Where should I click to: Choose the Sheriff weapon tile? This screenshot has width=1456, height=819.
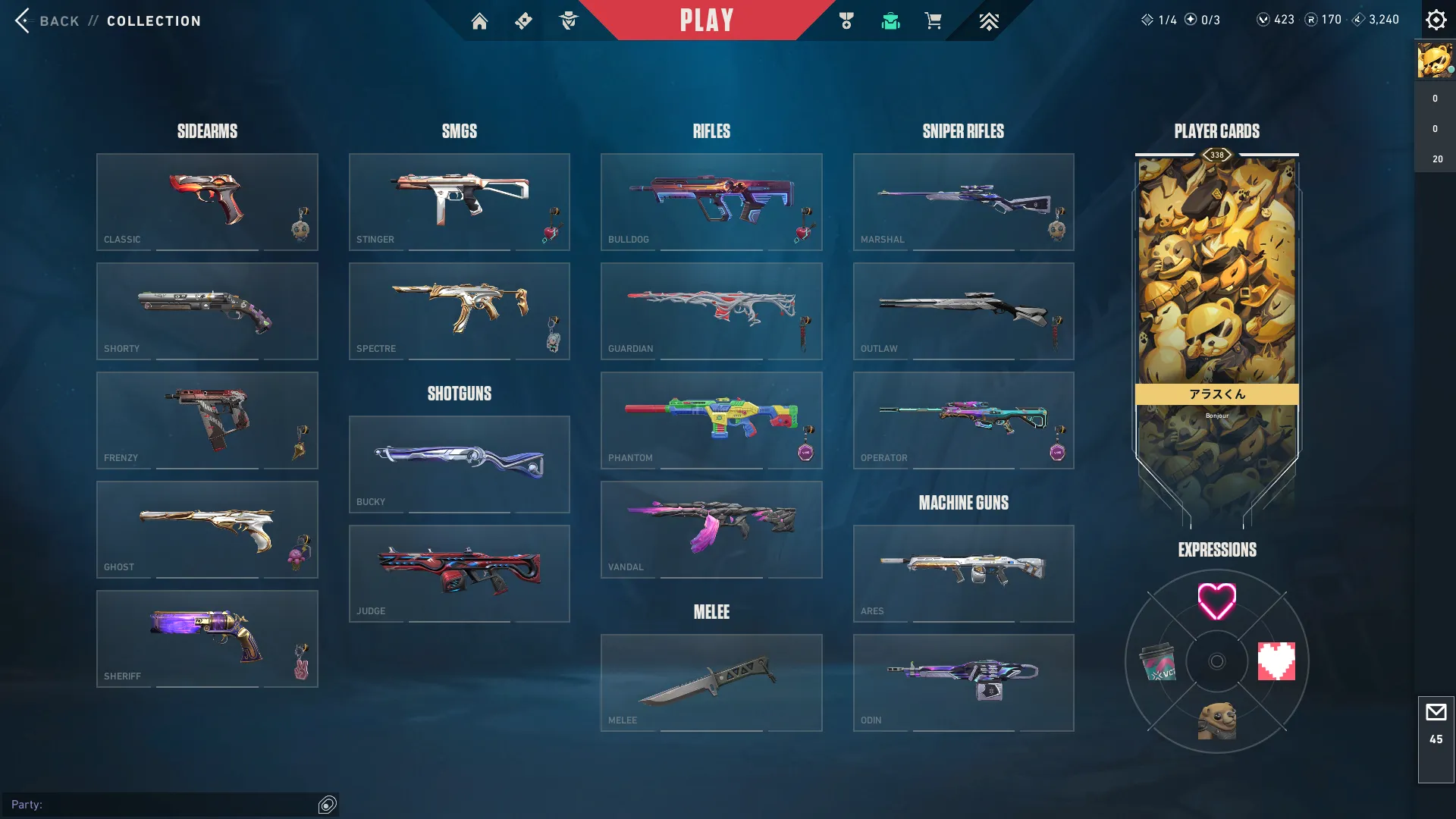click(207, 639)
